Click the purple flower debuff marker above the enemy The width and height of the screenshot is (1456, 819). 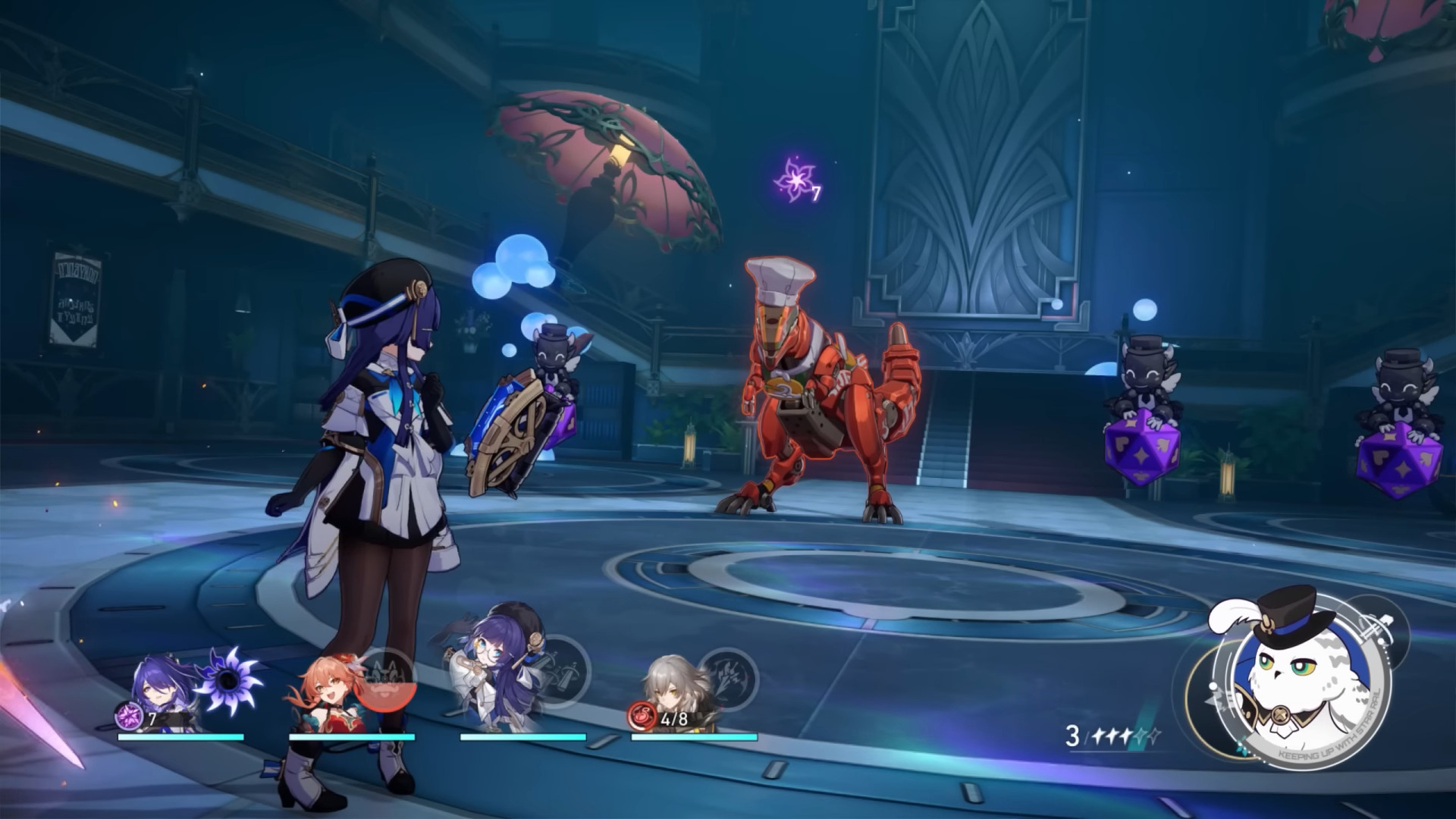click(x=795, y=179)
